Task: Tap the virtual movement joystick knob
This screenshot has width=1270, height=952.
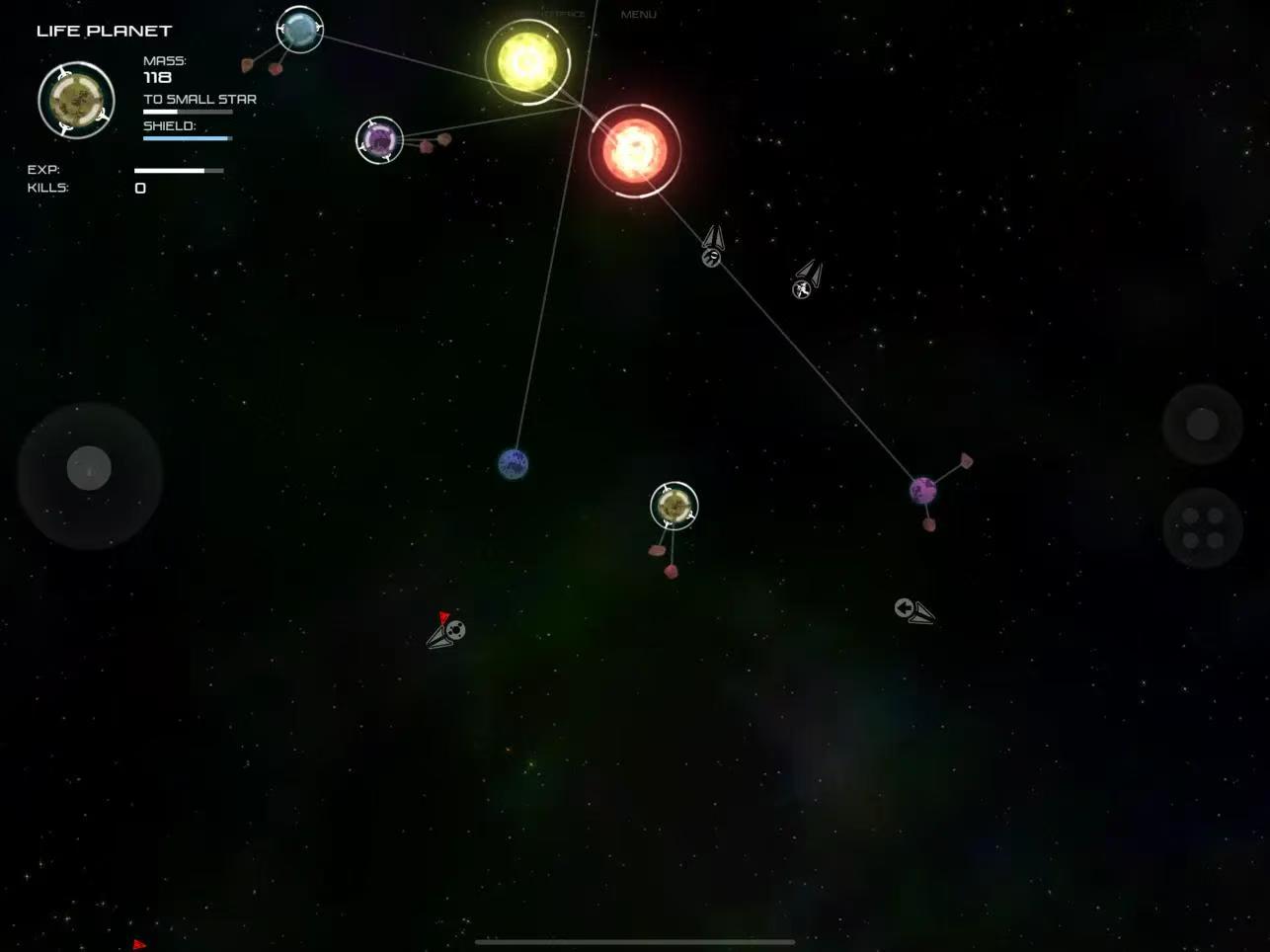Action: (x=89, y=468)
